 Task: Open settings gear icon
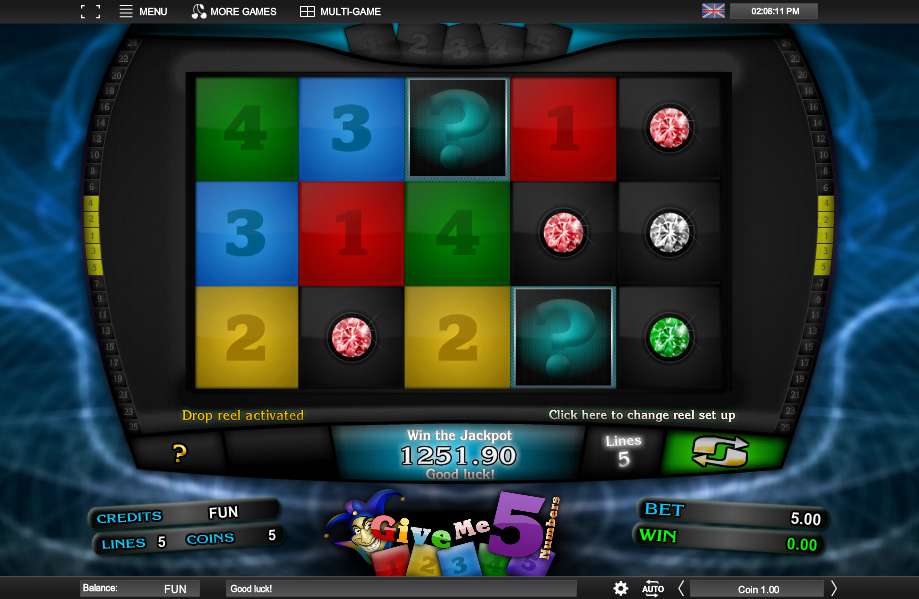[x=621, y=588]
